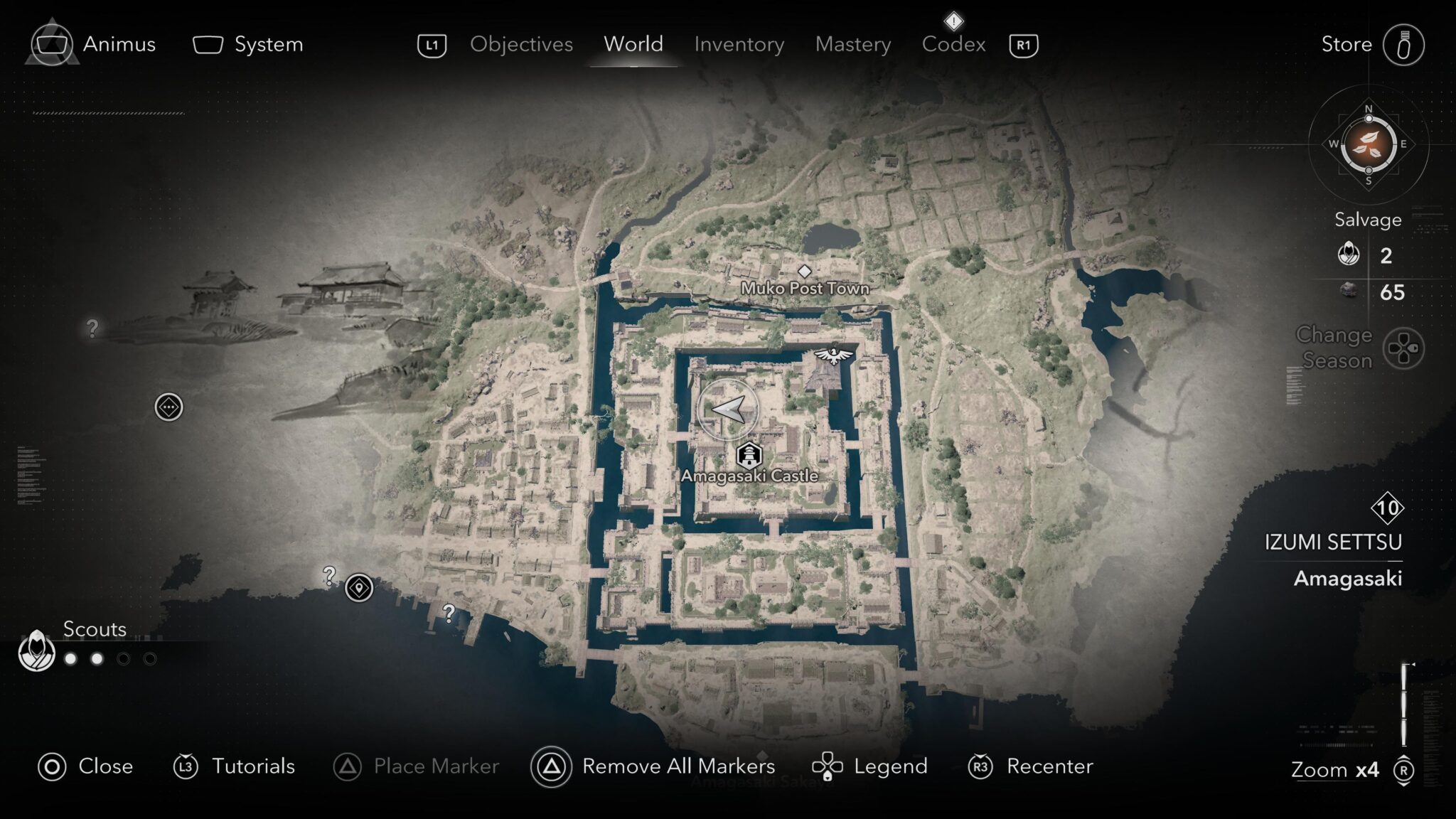This screenshot has width=1456, height=819.
Task: Open the Store via the controller icon
Action: (x=1406, y=44)
